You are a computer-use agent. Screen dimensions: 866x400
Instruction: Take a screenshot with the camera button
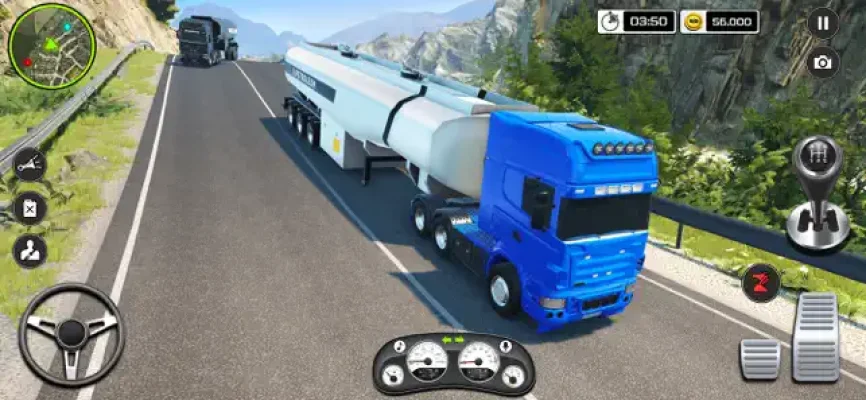[x=822, y=62]
